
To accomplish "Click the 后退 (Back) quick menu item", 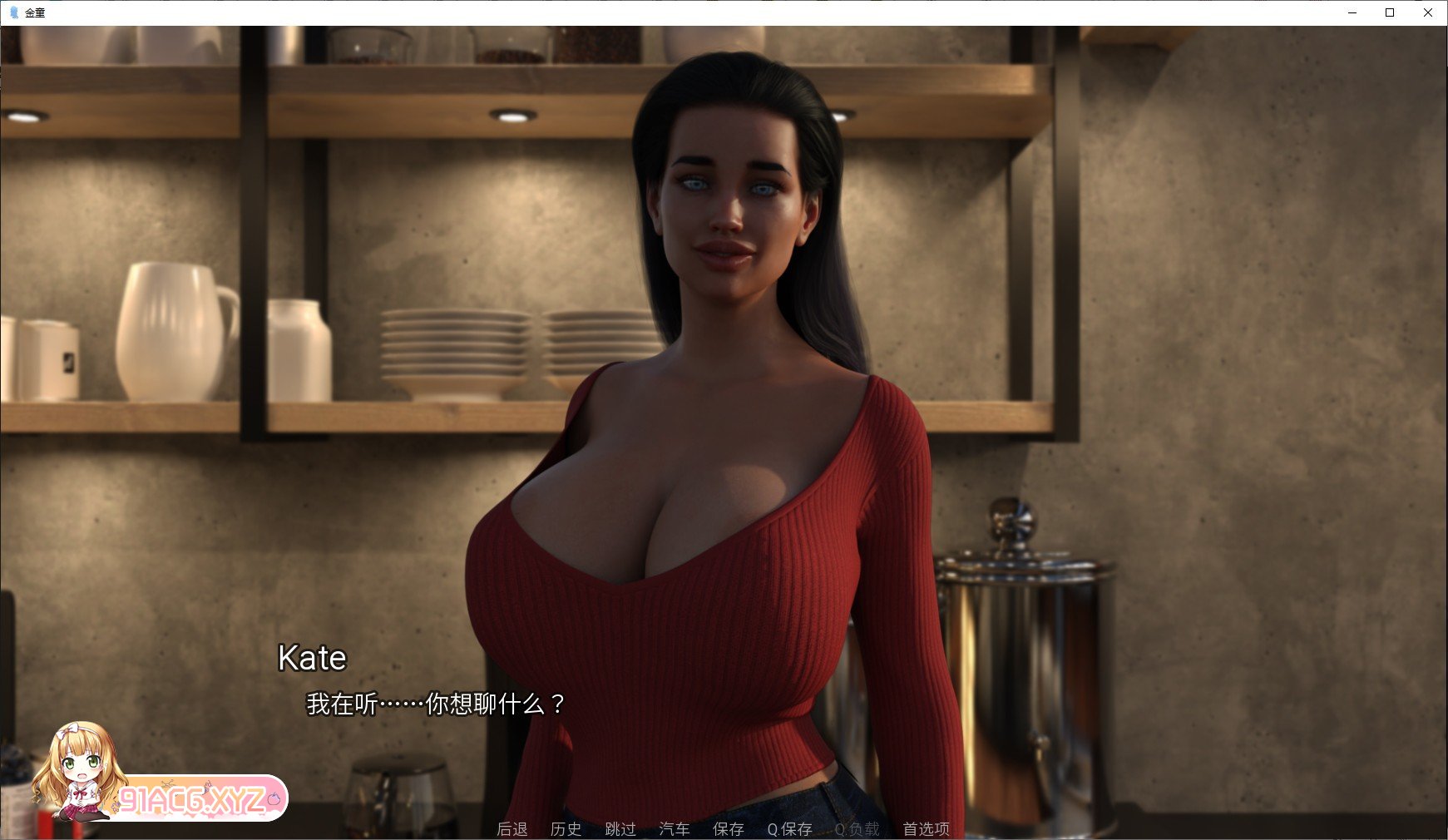I will 511,829.
